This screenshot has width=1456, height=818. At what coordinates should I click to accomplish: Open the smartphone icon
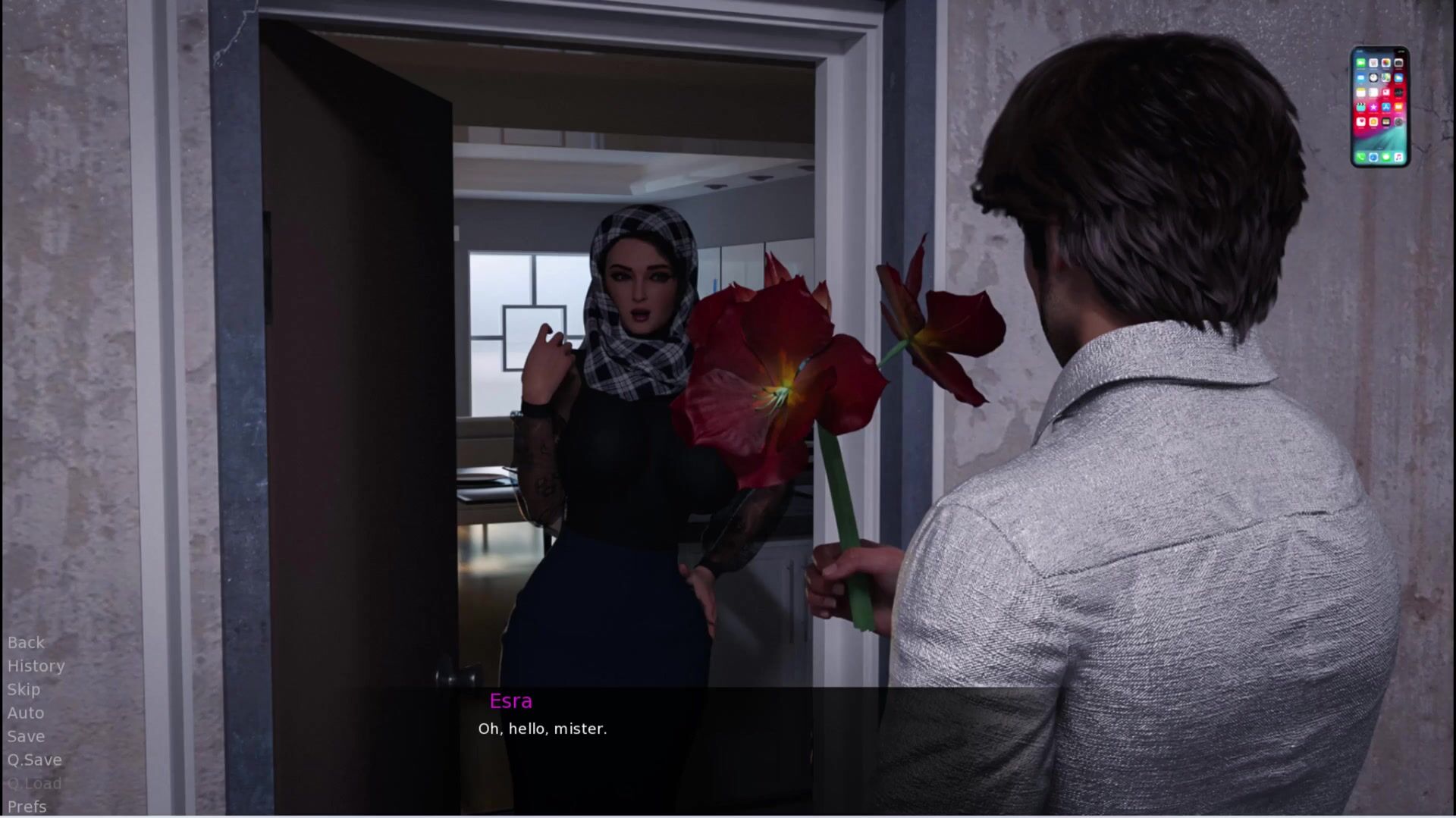[x=1379, y=107]
